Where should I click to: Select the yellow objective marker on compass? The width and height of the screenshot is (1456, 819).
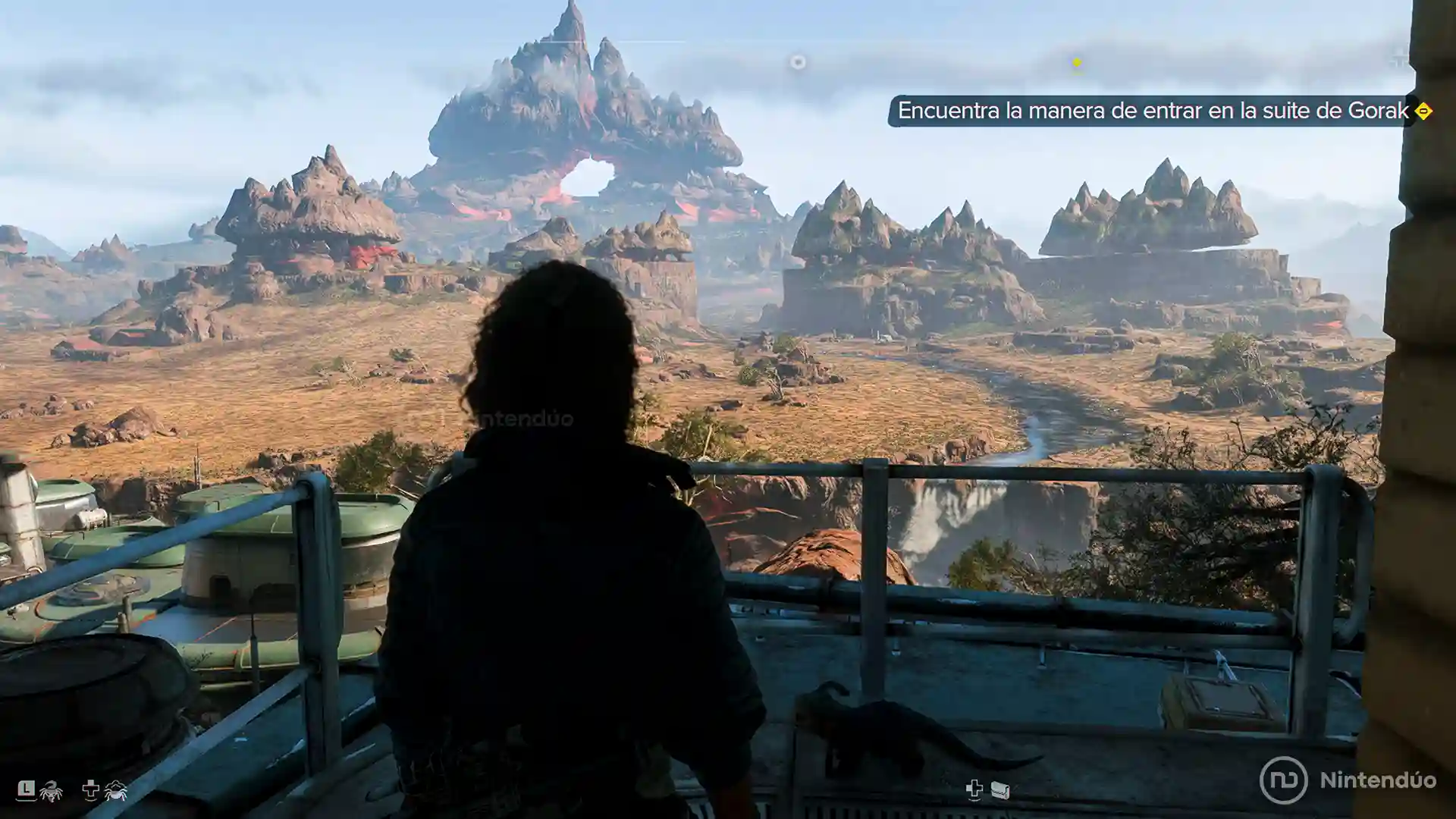[x=1076, y=62]
